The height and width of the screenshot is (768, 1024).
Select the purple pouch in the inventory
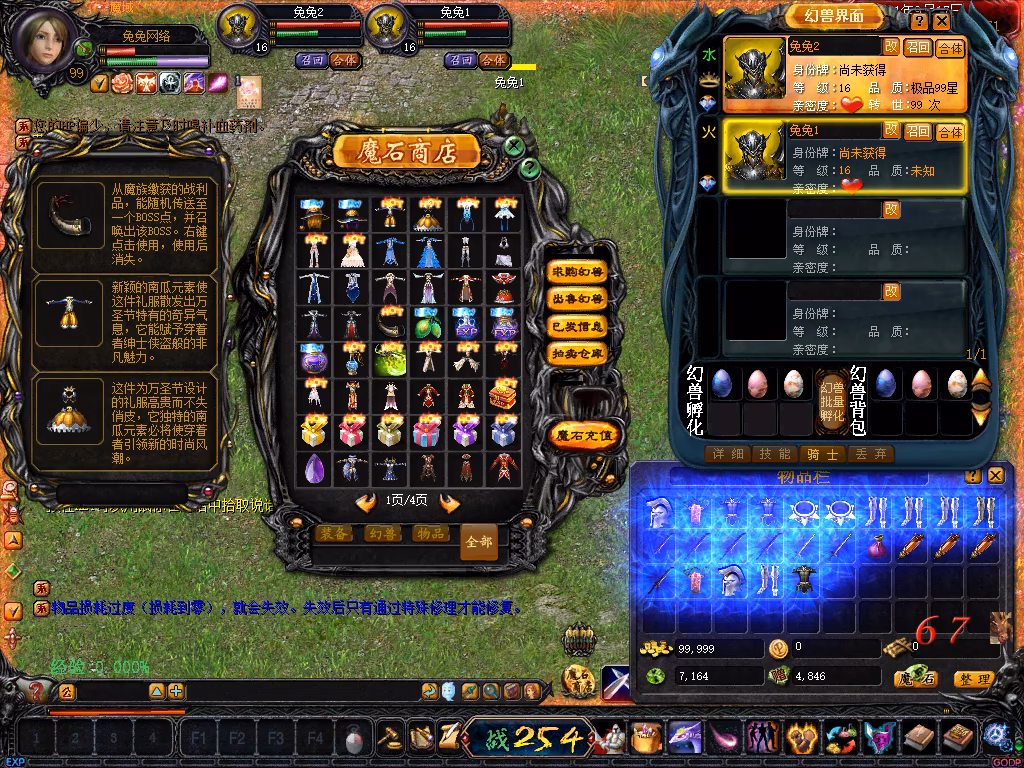878,546
